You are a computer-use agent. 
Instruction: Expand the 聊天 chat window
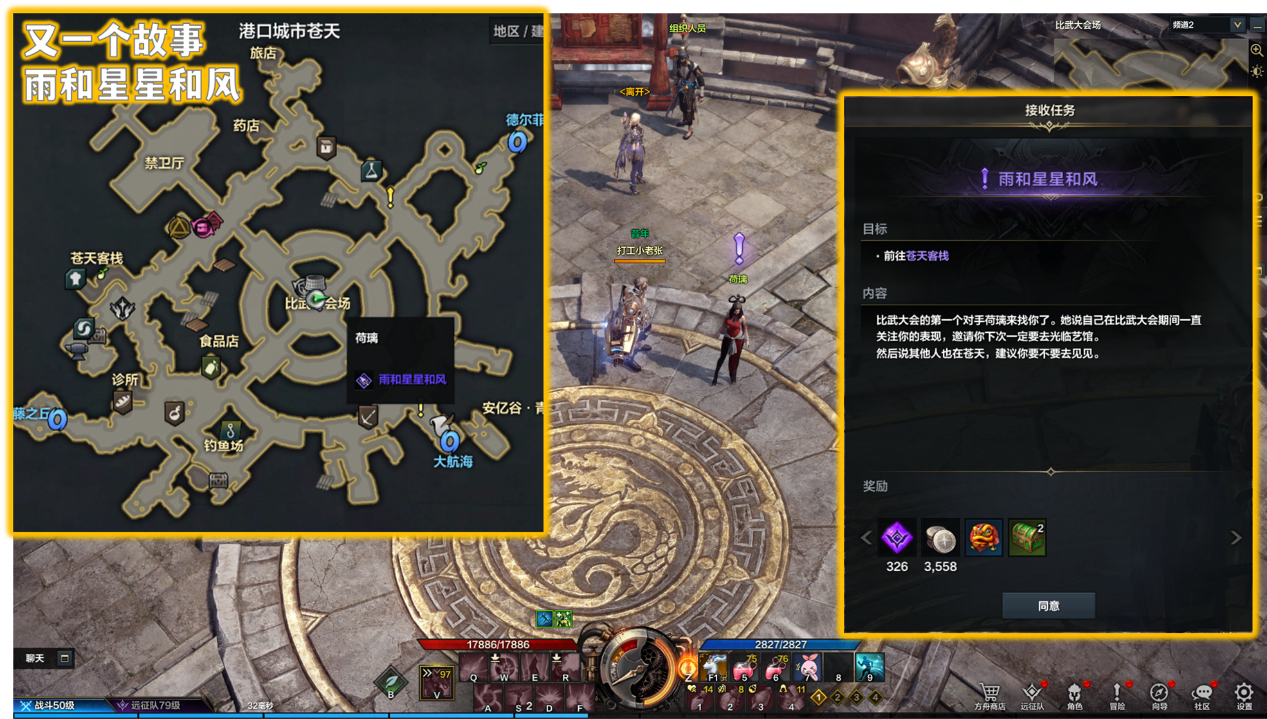pyautogui.click(x=64, y=658)
